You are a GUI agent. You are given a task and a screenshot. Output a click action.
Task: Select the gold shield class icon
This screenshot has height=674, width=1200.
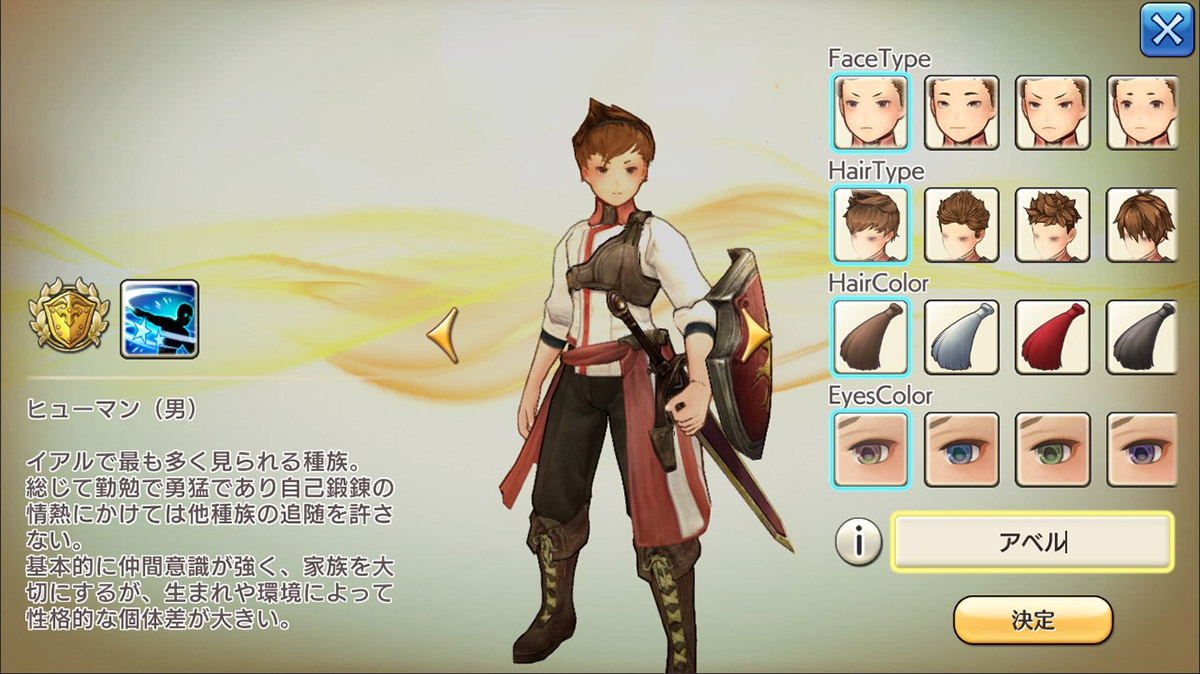tap(68, 318)
